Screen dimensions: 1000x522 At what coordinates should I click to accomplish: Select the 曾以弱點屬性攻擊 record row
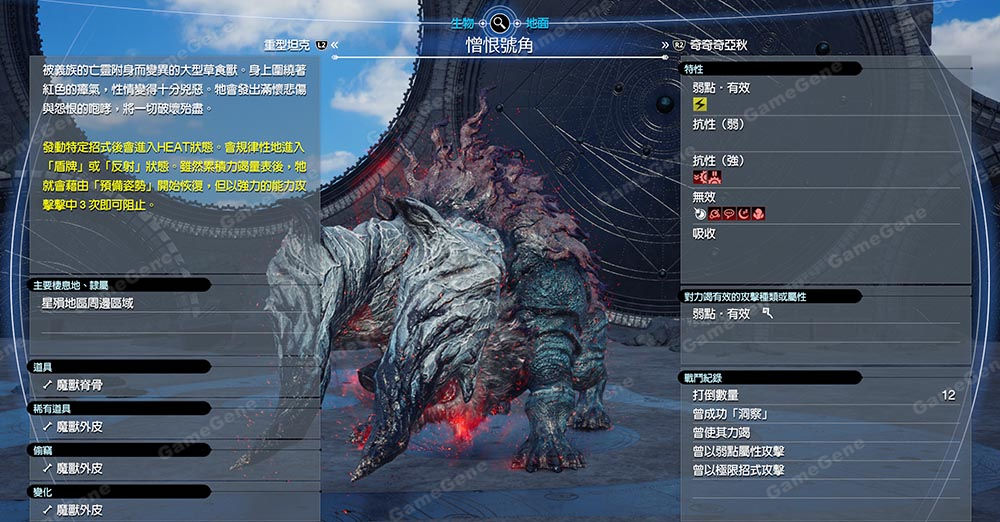pyautogui.click(x=738, y=451)
